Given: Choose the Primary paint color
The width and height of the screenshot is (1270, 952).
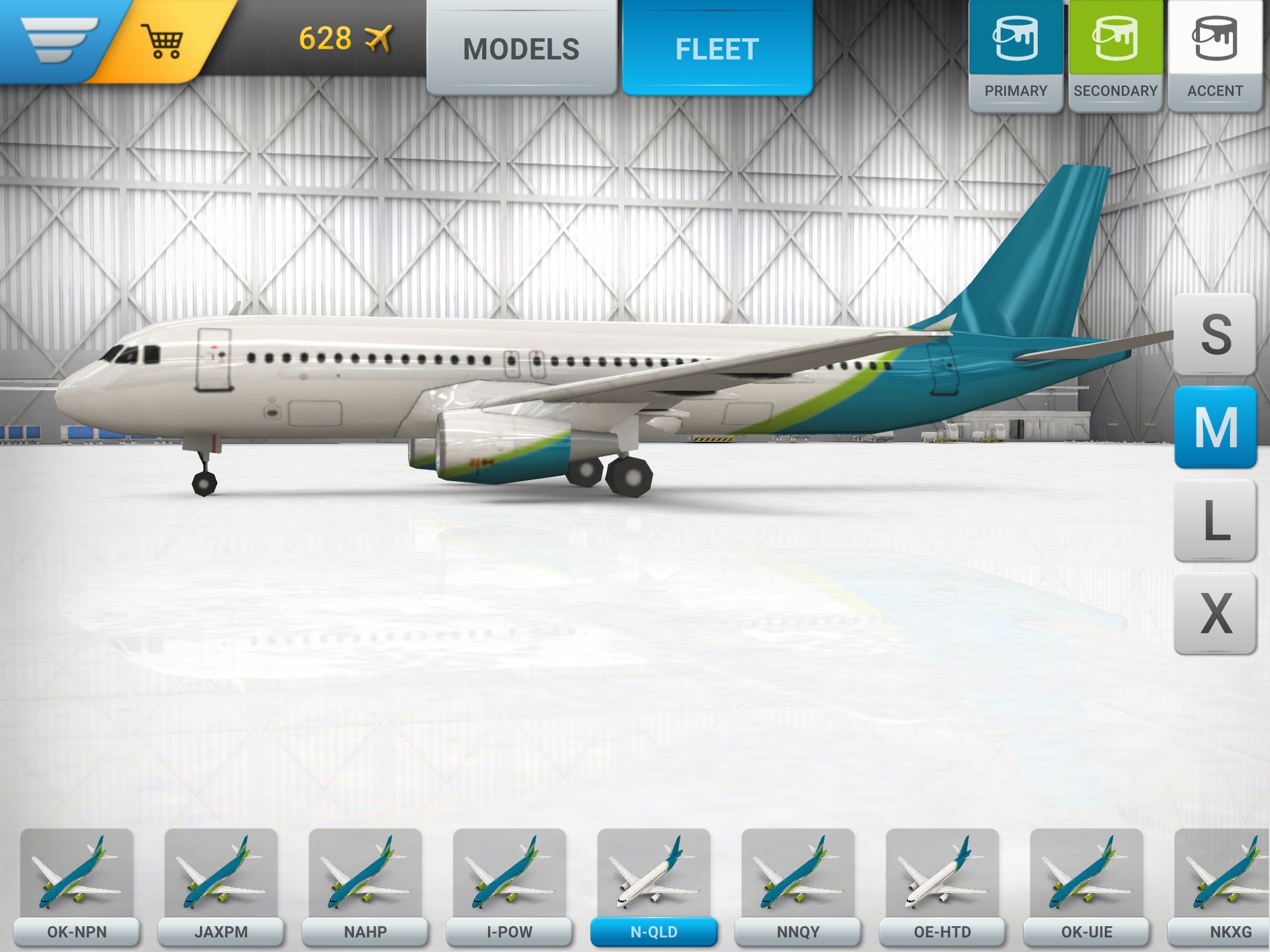Looking at the screenshot, I should 1015,56.
